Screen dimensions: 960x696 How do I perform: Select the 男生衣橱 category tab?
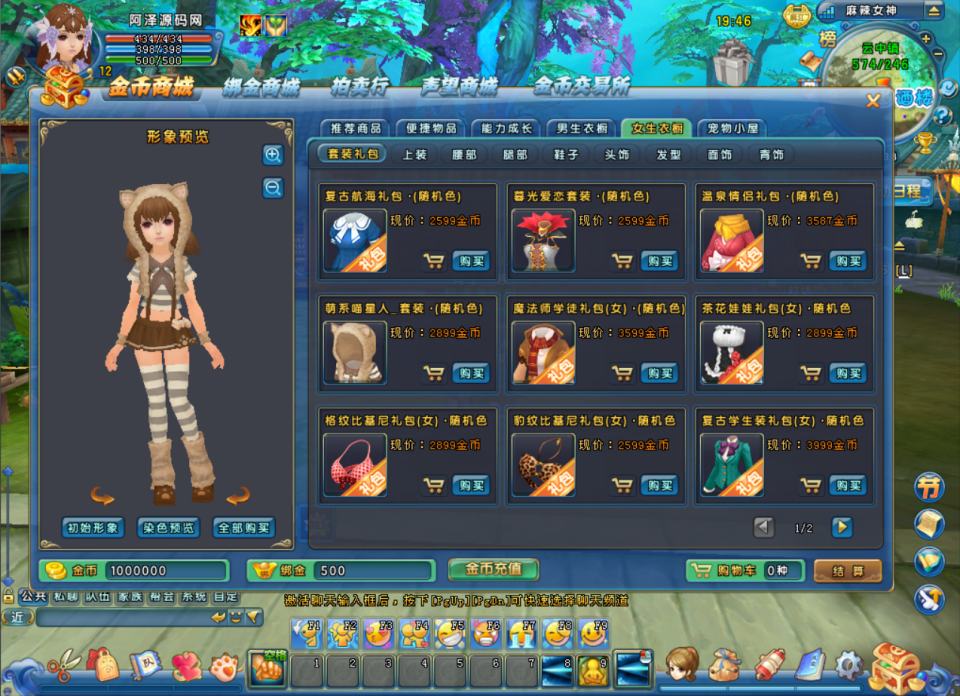(x=581, y=128)
